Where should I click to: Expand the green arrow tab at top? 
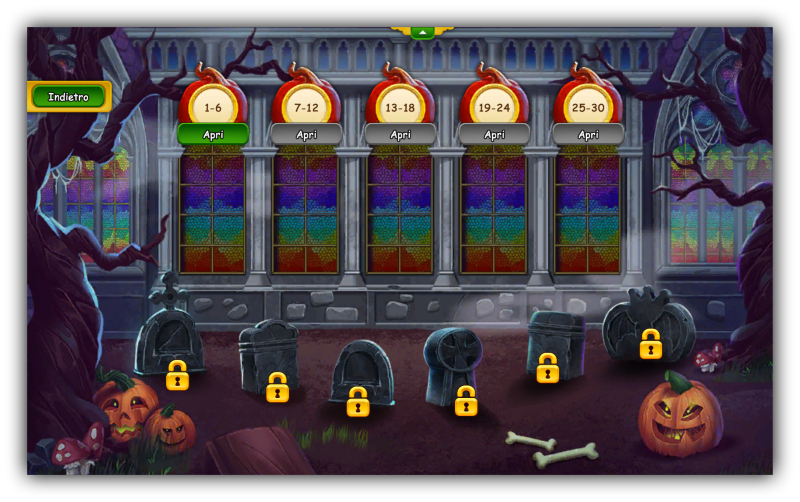422,32
